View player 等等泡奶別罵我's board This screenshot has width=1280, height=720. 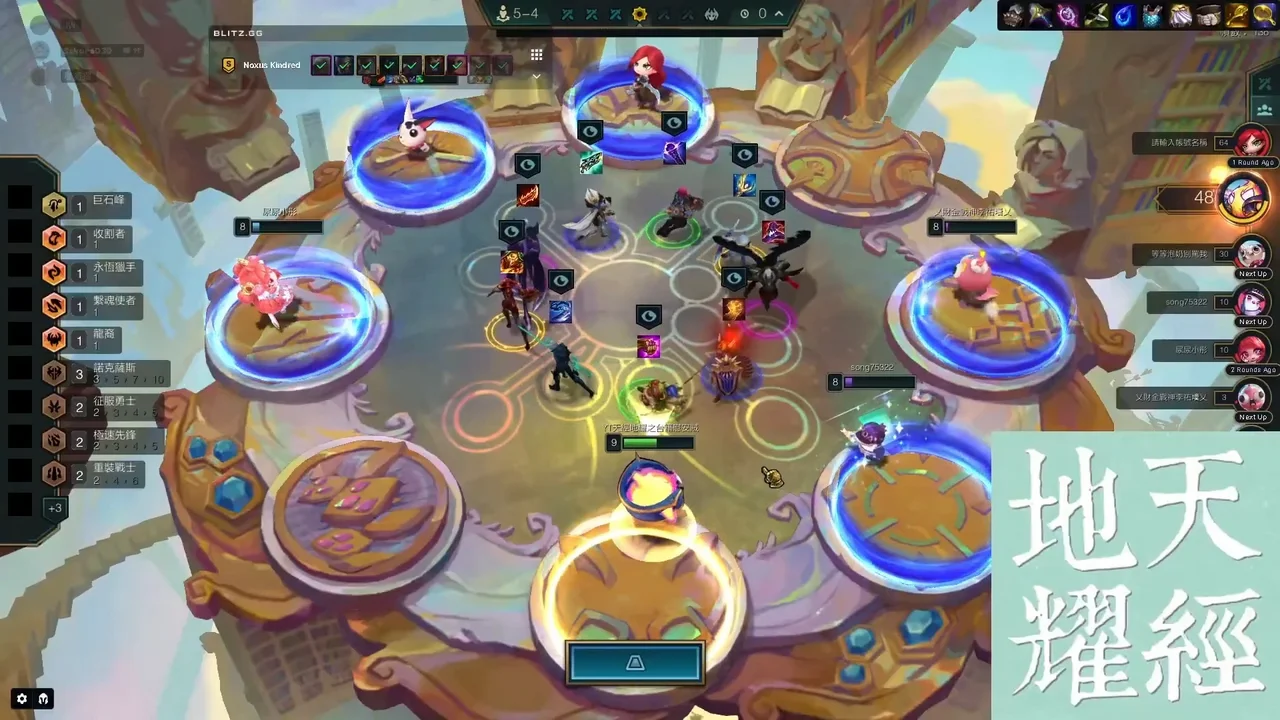(x=1251, y=254)
